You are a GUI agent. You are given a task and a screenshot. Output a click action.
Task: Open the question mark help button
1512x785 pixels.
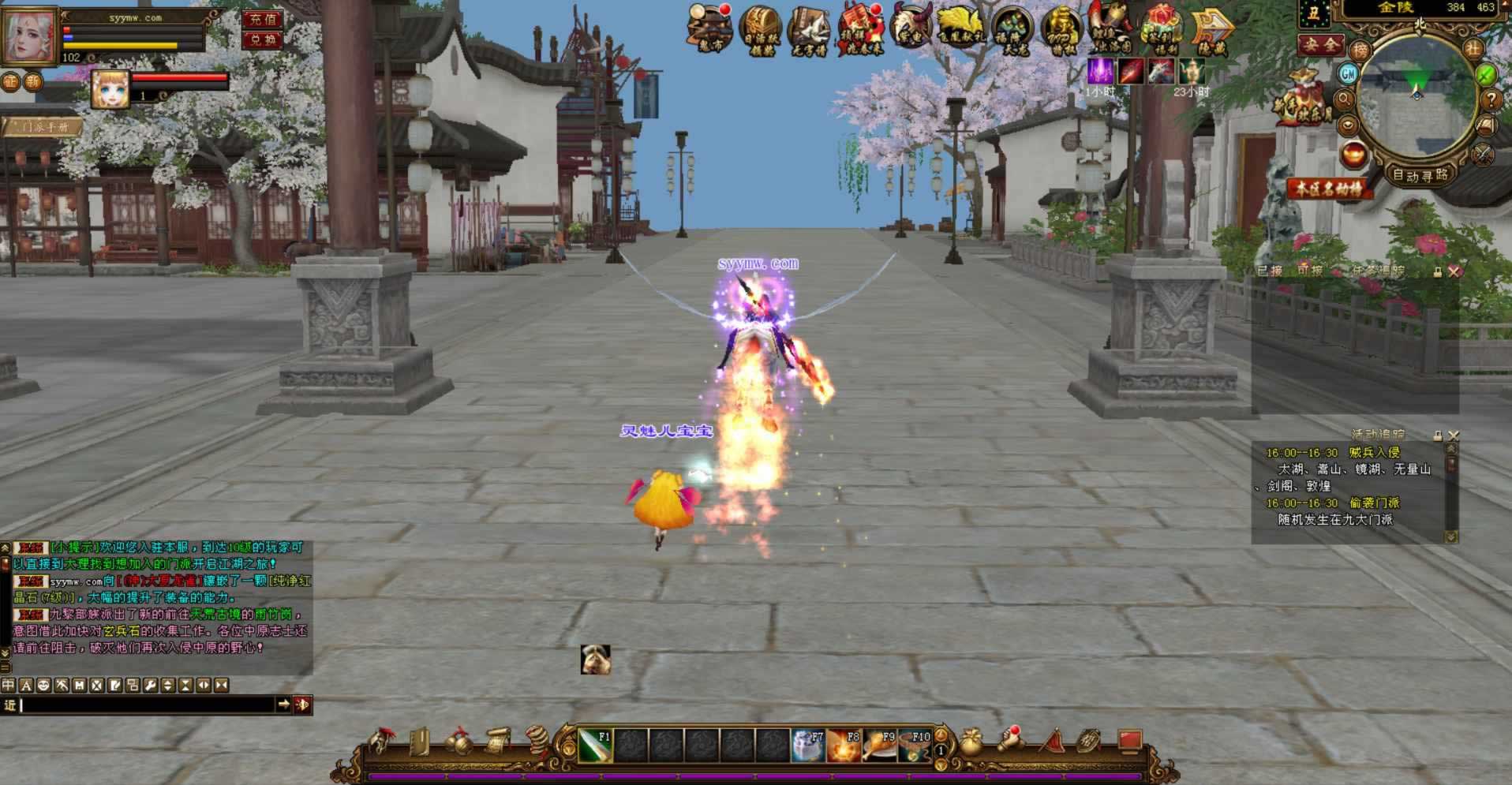coord(1491,99)
